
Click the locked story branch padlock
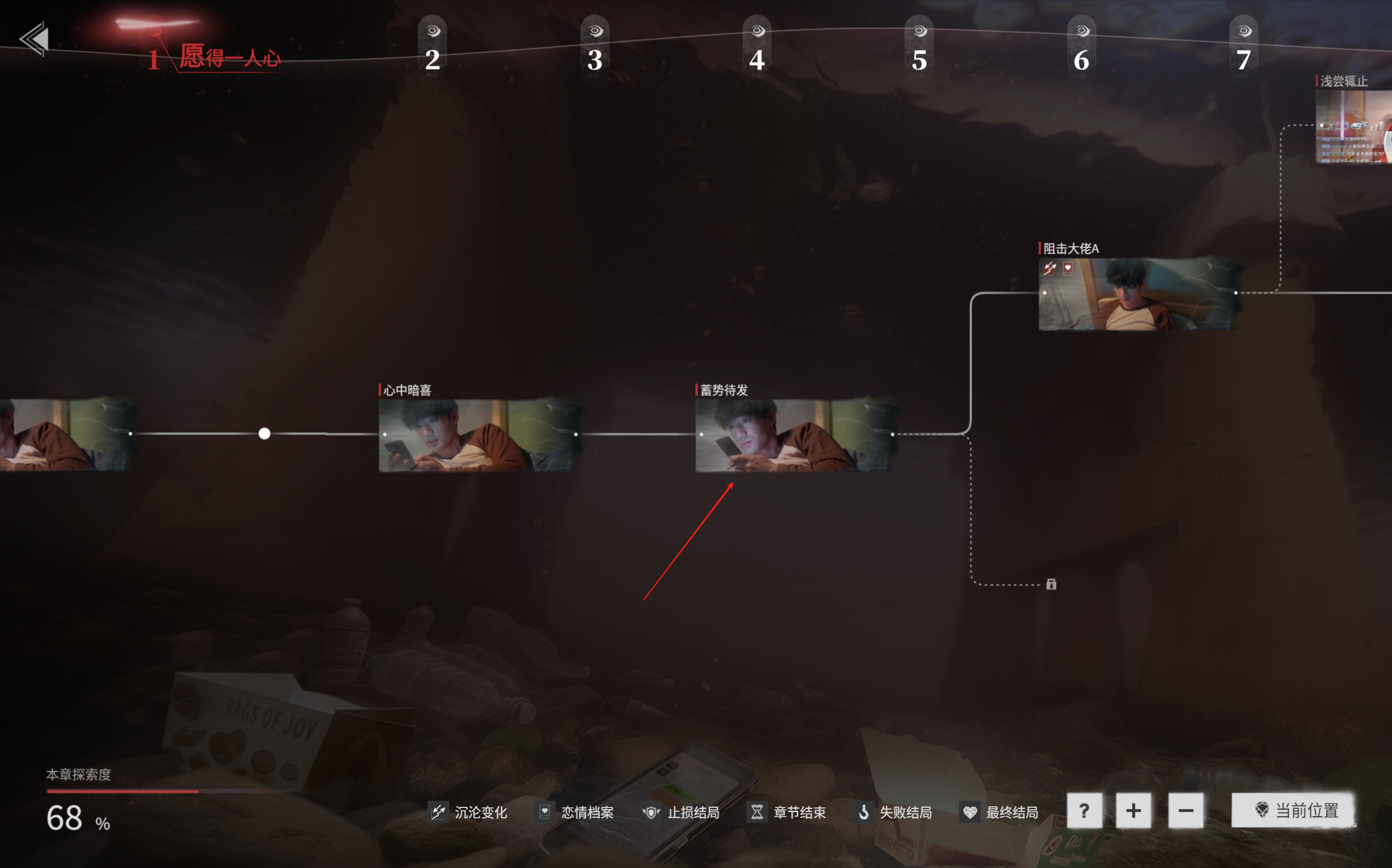tap(1051, 585)
